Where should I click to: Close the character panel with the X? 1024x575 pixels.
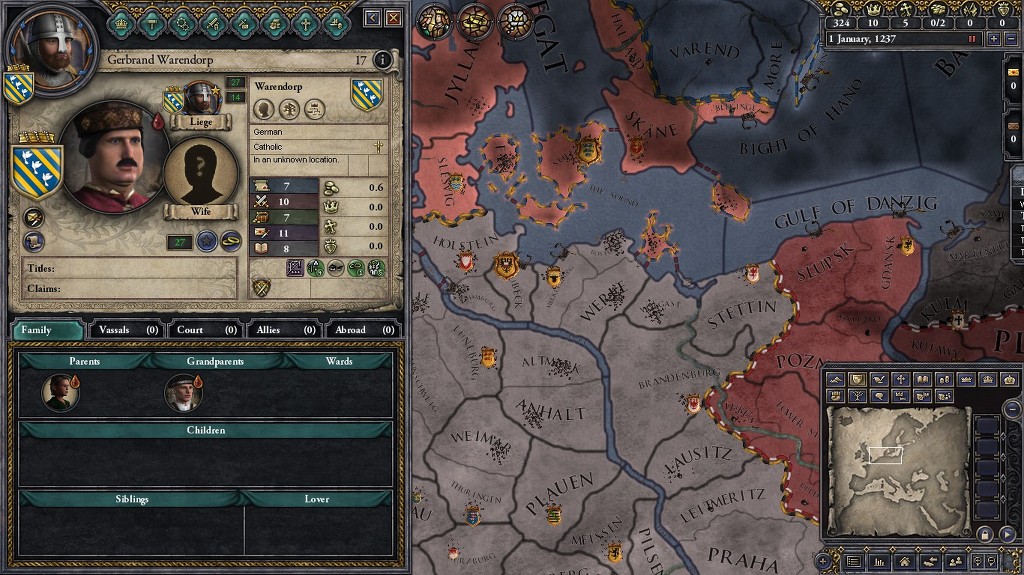point(394,18)
